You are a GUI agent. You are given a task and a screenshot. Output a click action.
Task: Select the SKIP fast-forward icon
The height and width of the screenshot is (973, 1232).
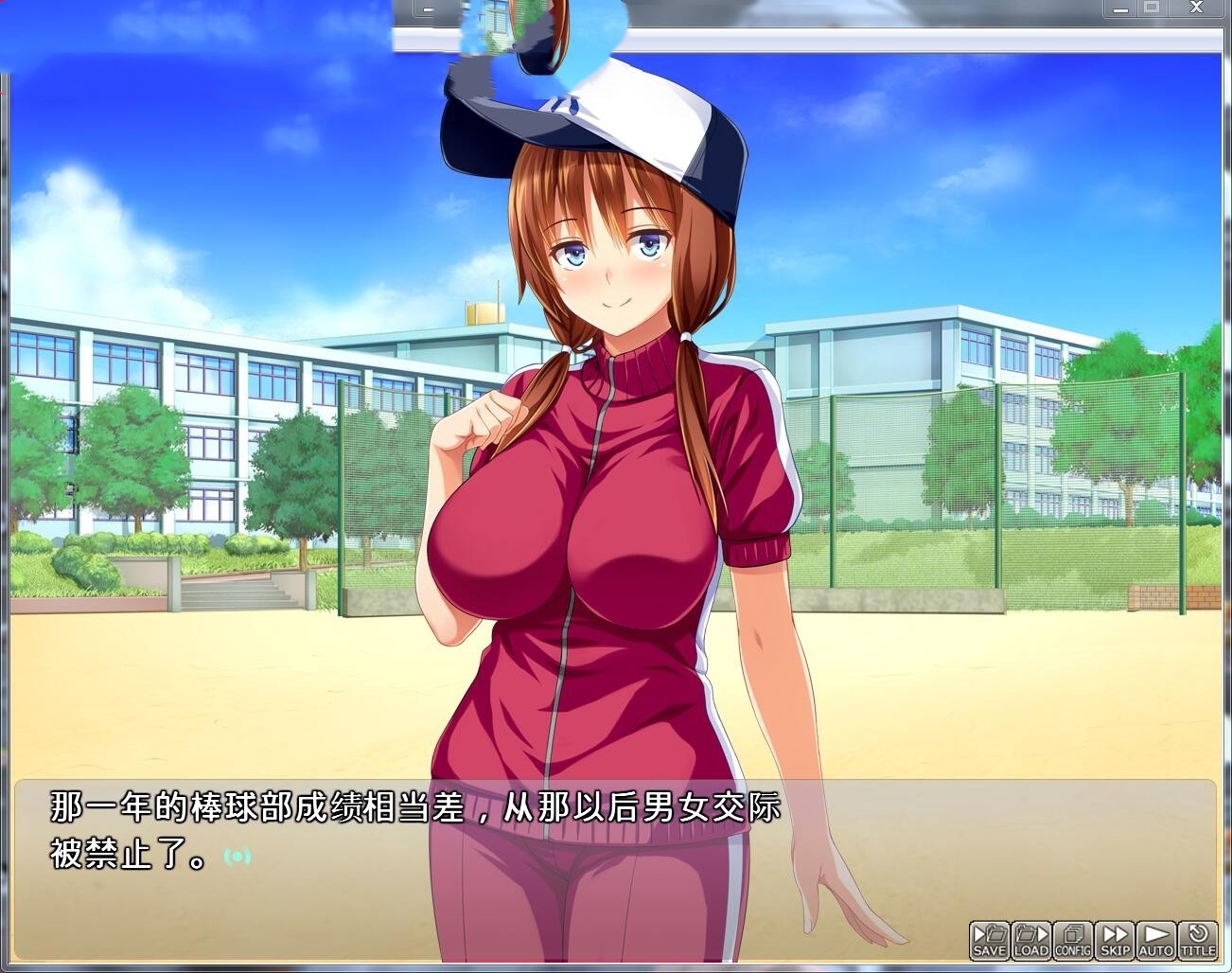click(x=1115, y=939)
